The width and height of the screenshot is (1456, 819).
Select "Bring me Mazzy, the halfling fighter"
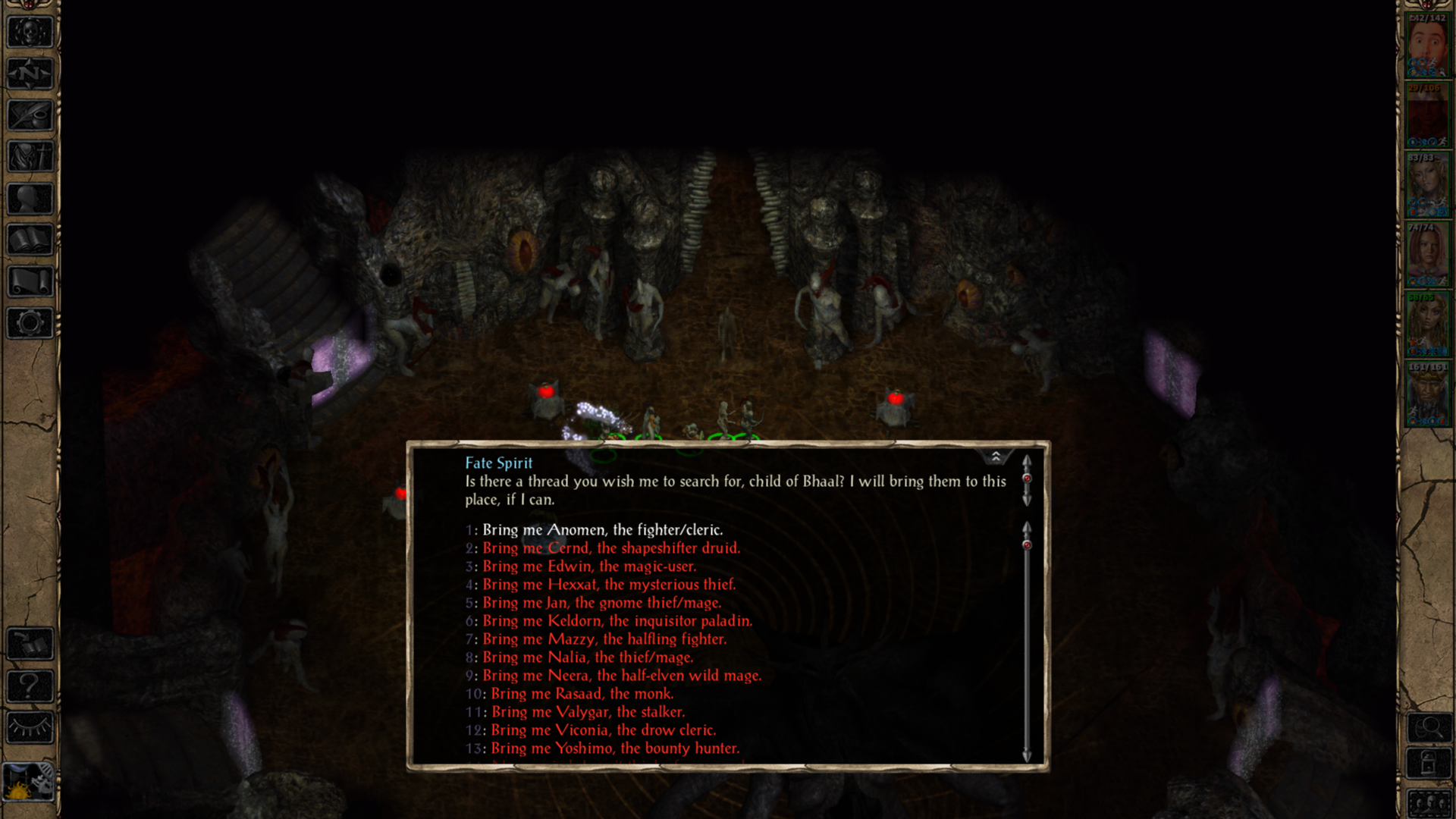click(x=604, y=639)
